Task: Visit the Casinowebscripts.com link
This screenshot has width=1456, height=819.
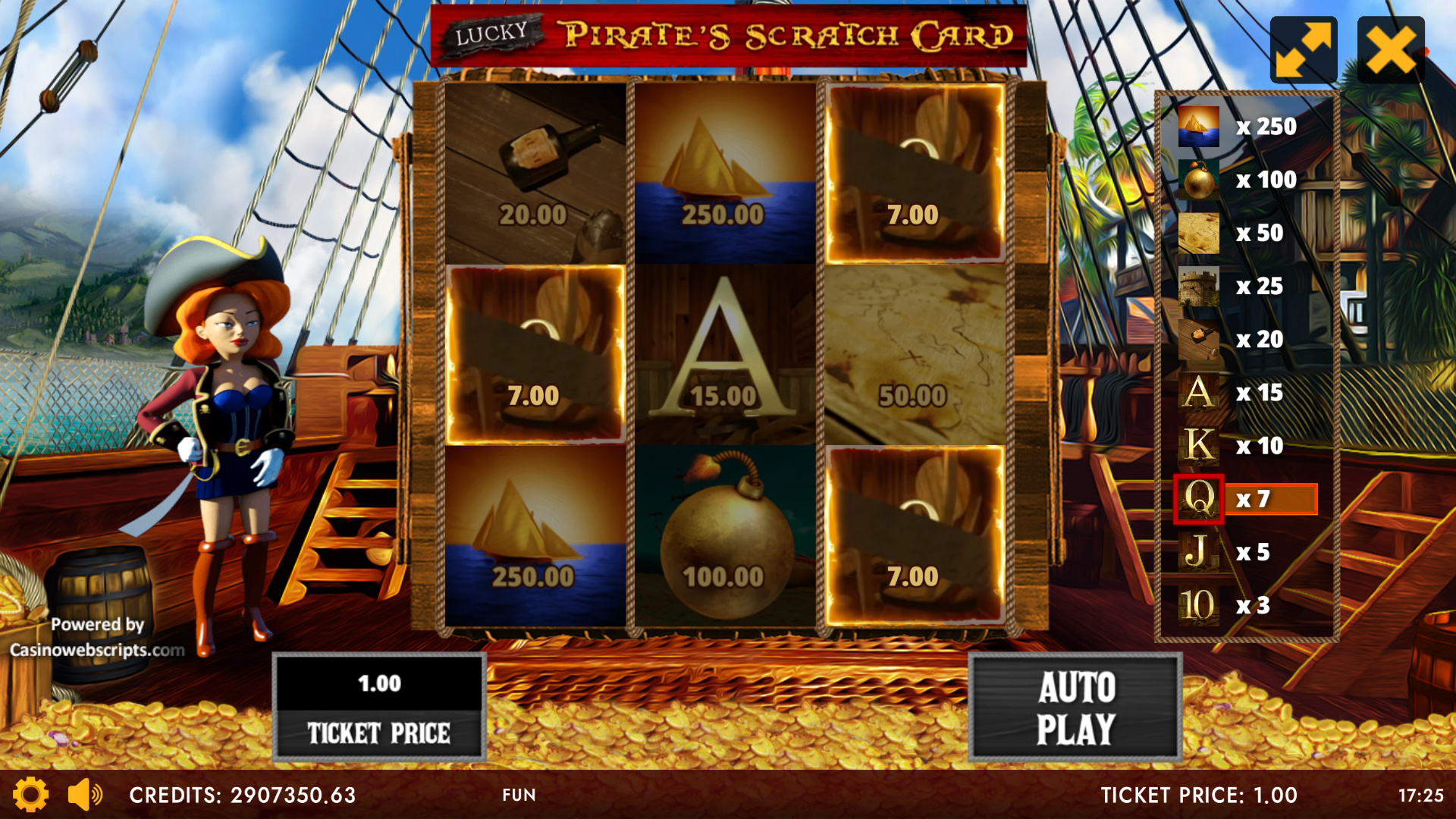Action: [x=97, y=650]
